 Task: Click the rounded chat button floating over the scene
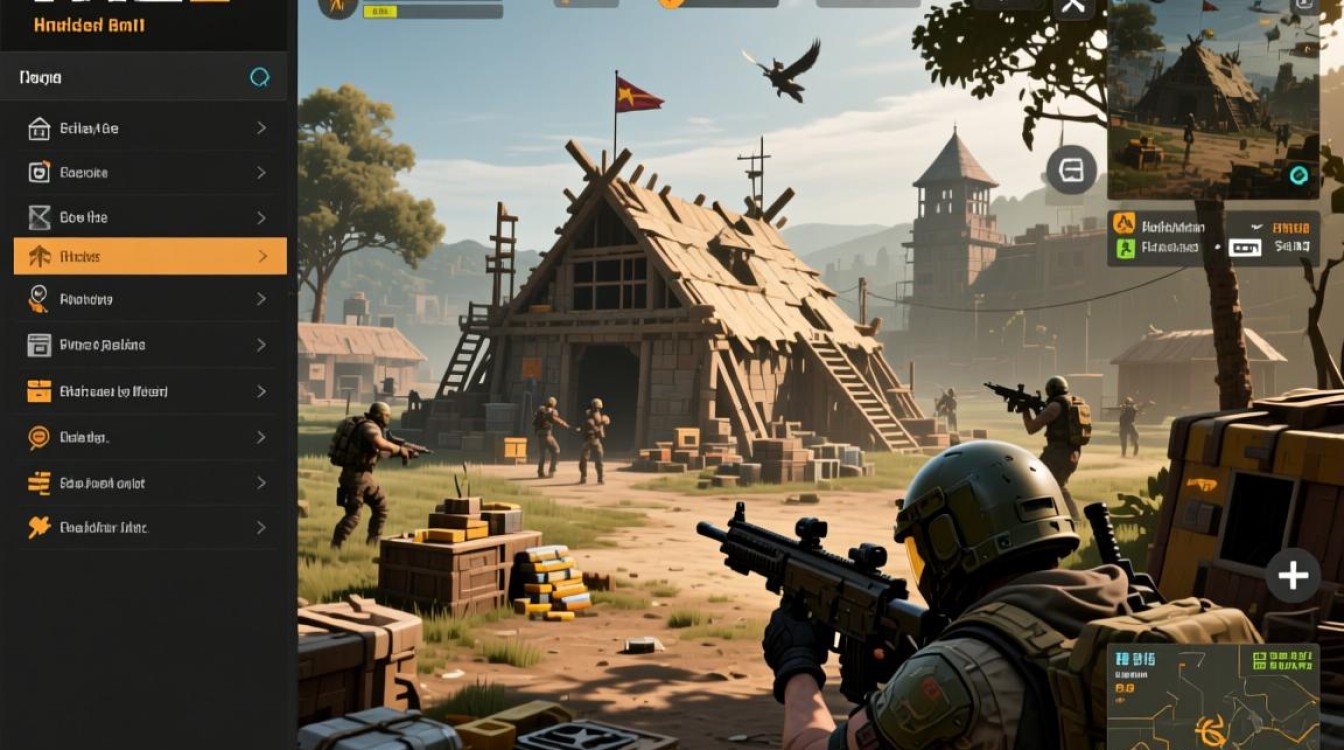tap(1073, 171)
